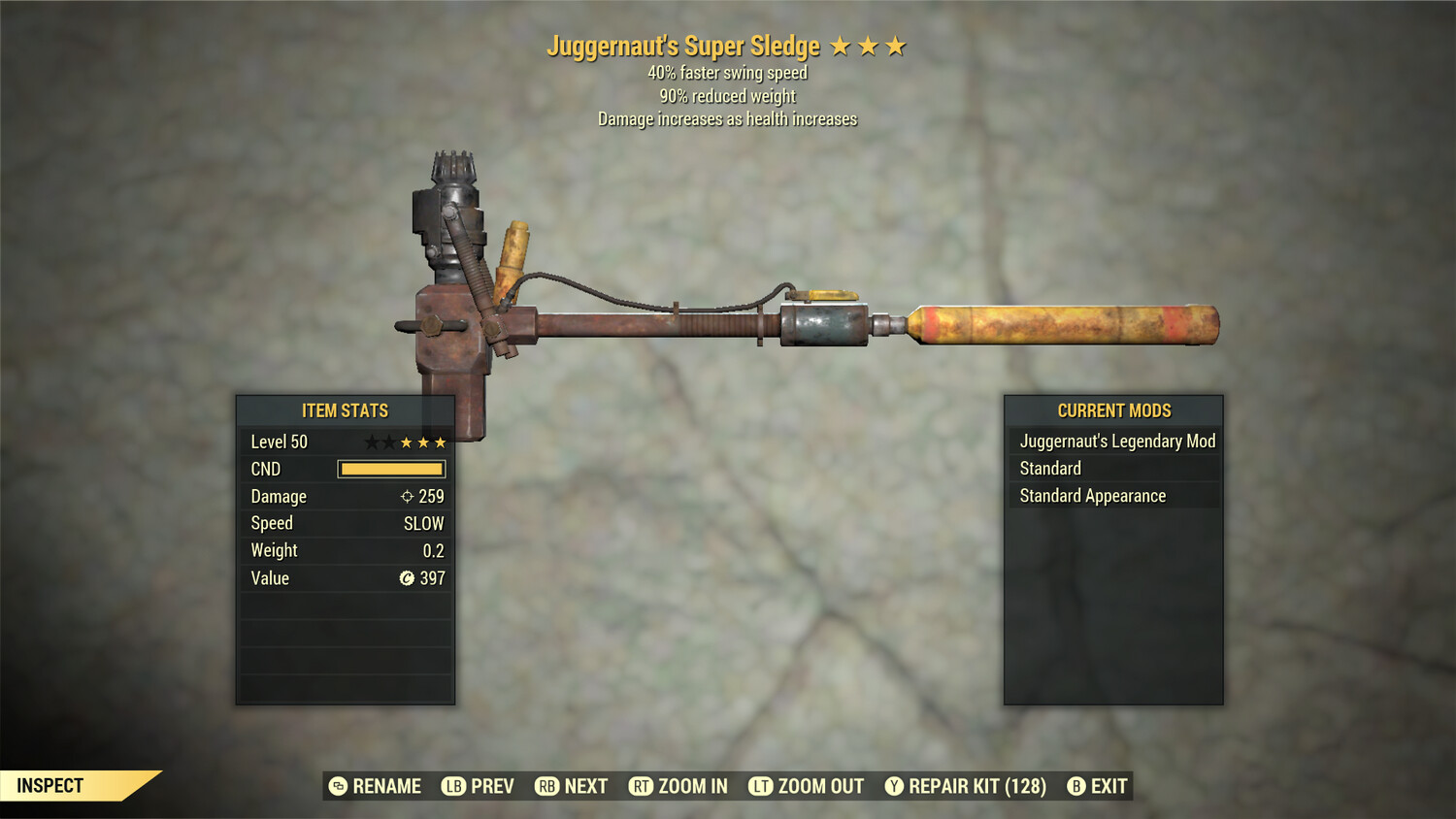Go to the previous item with PREV
The image size is (1456, 819).
[478, 786]
